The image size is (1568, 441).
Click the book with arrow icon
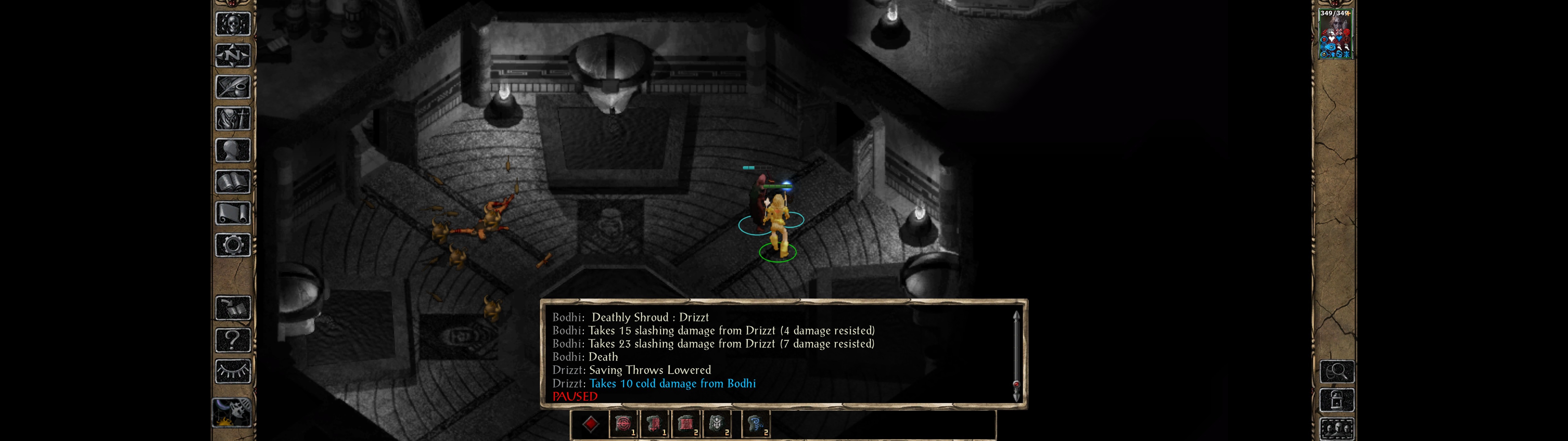pos(232,308)
